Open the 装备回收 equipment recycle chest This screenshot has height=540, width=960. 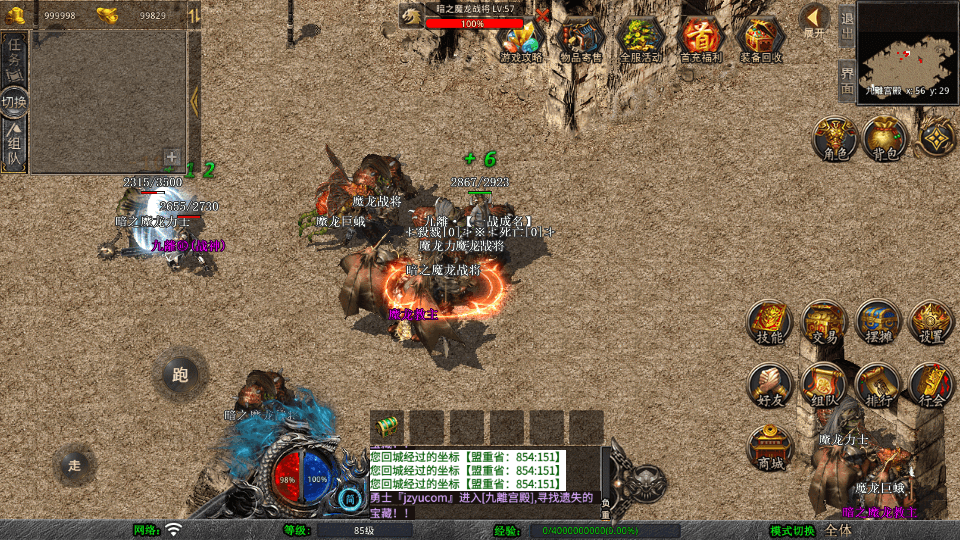pos(761,38)
